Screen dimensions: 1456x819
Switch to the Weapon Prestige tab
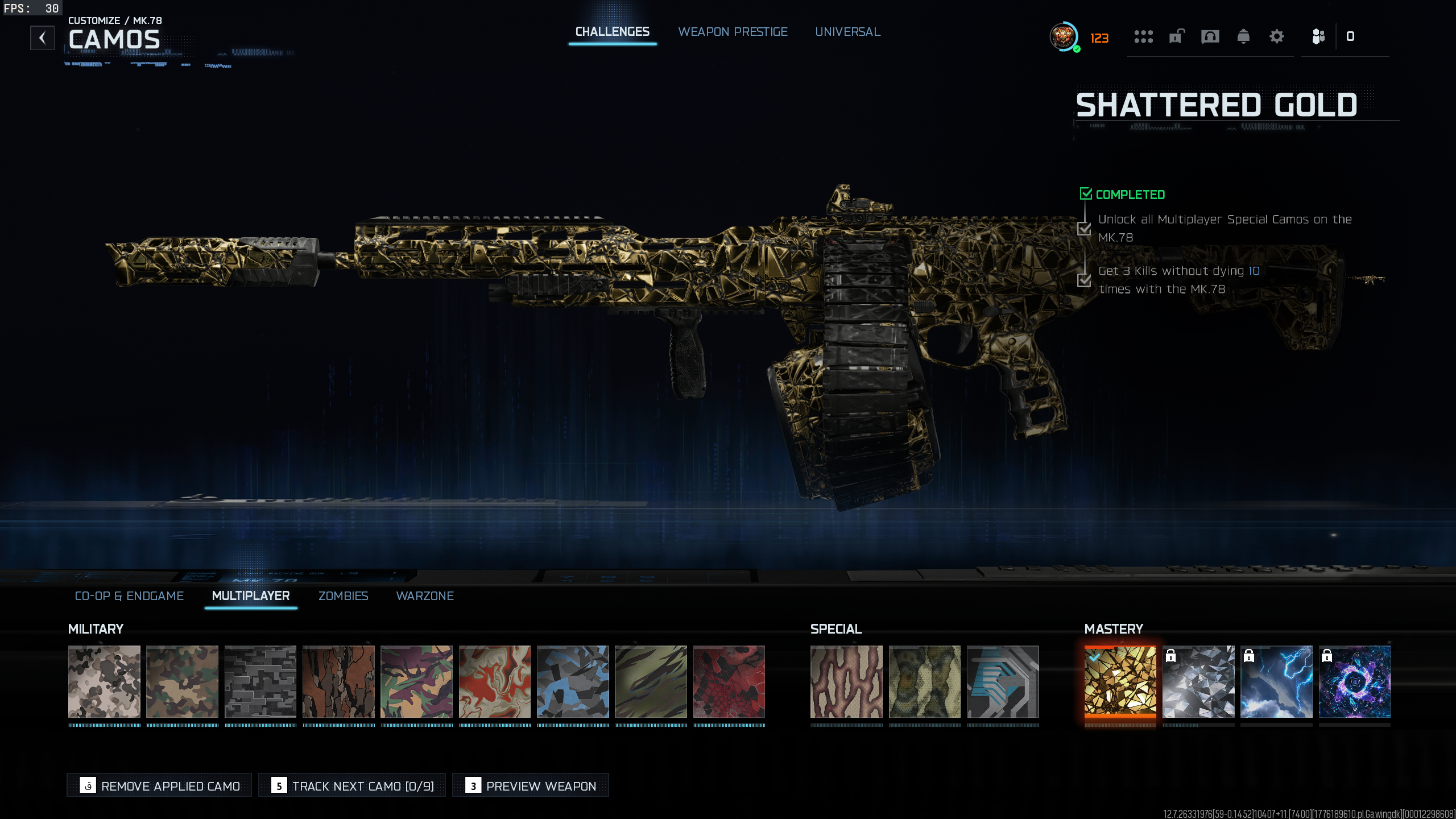(733, 32)
